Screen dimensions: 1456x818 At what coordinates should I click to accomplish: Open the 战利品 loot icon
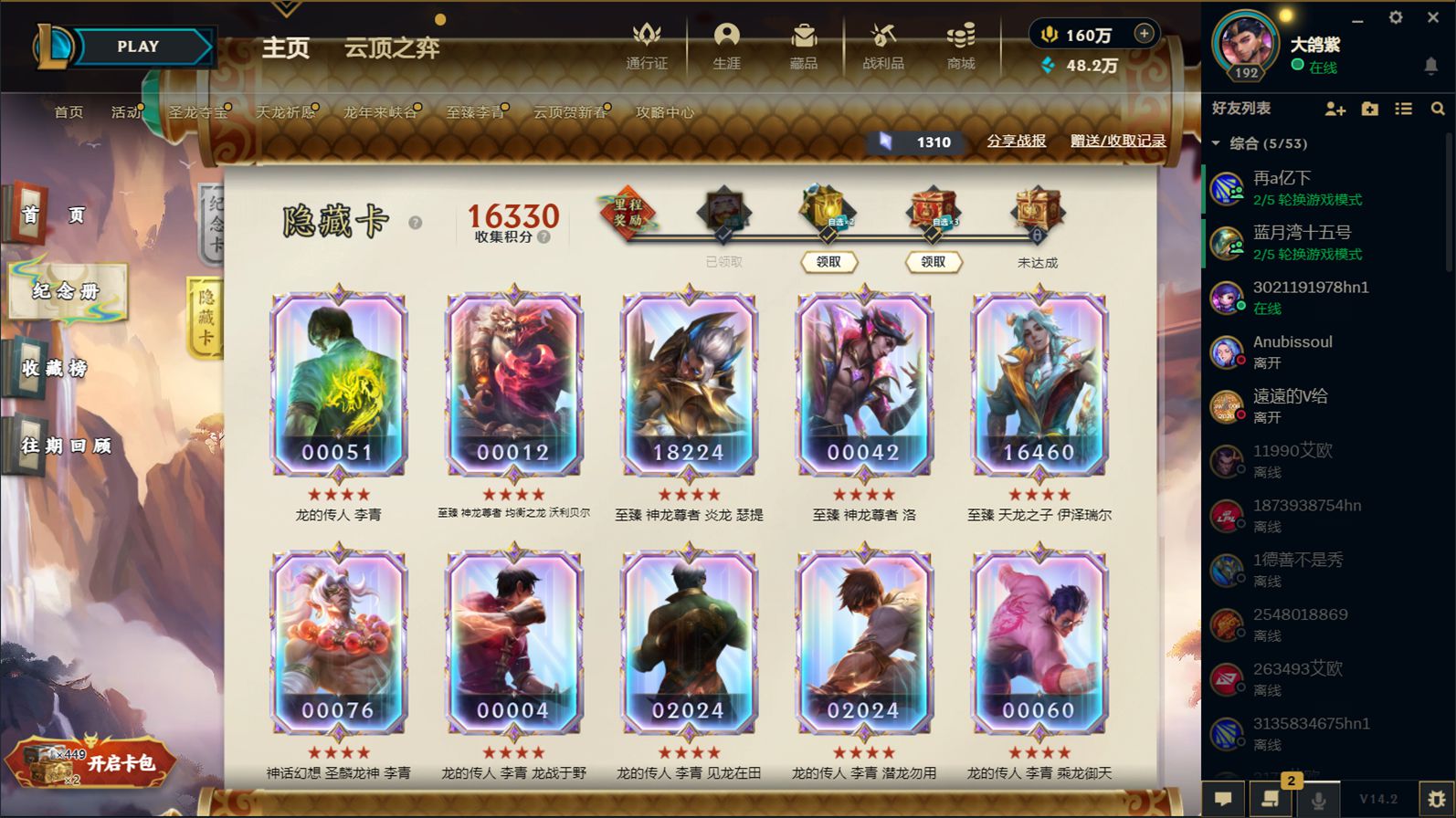[x=881, y=46]
